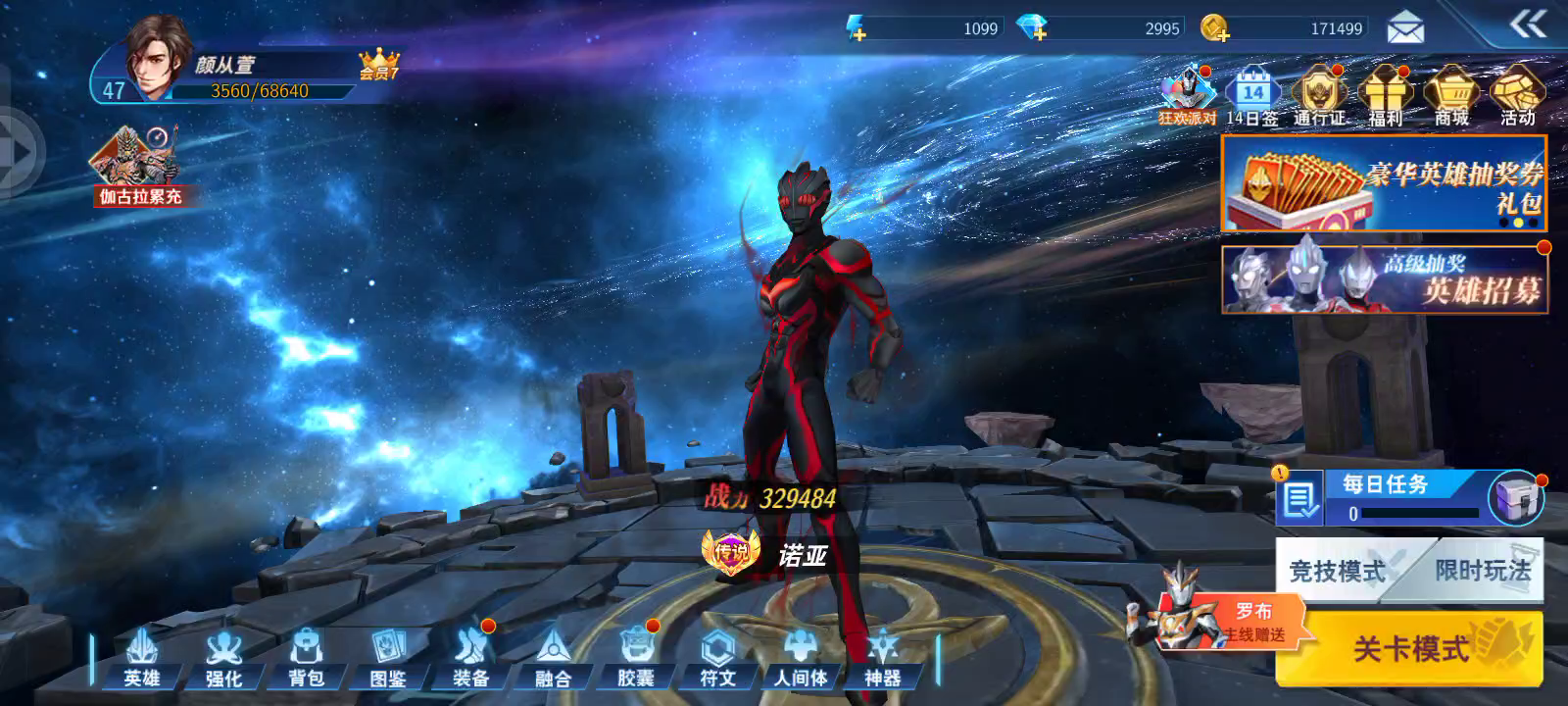Open the mail envelope inbox
Viewport: 1568px width, 706px height.
click(1405, 28)
